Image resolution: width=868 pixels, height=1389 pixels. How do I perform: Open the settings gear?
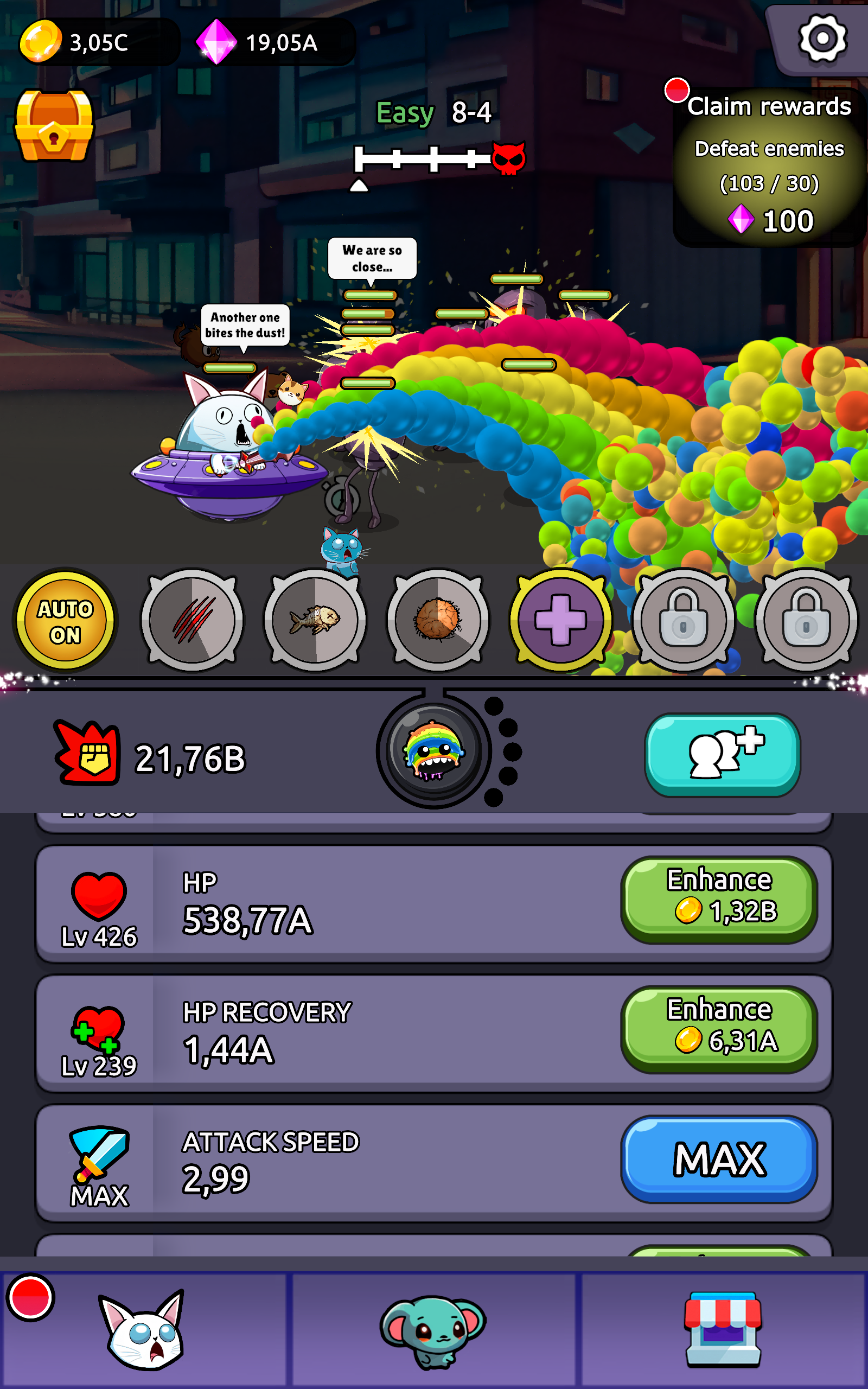click(x=822, y=39)
